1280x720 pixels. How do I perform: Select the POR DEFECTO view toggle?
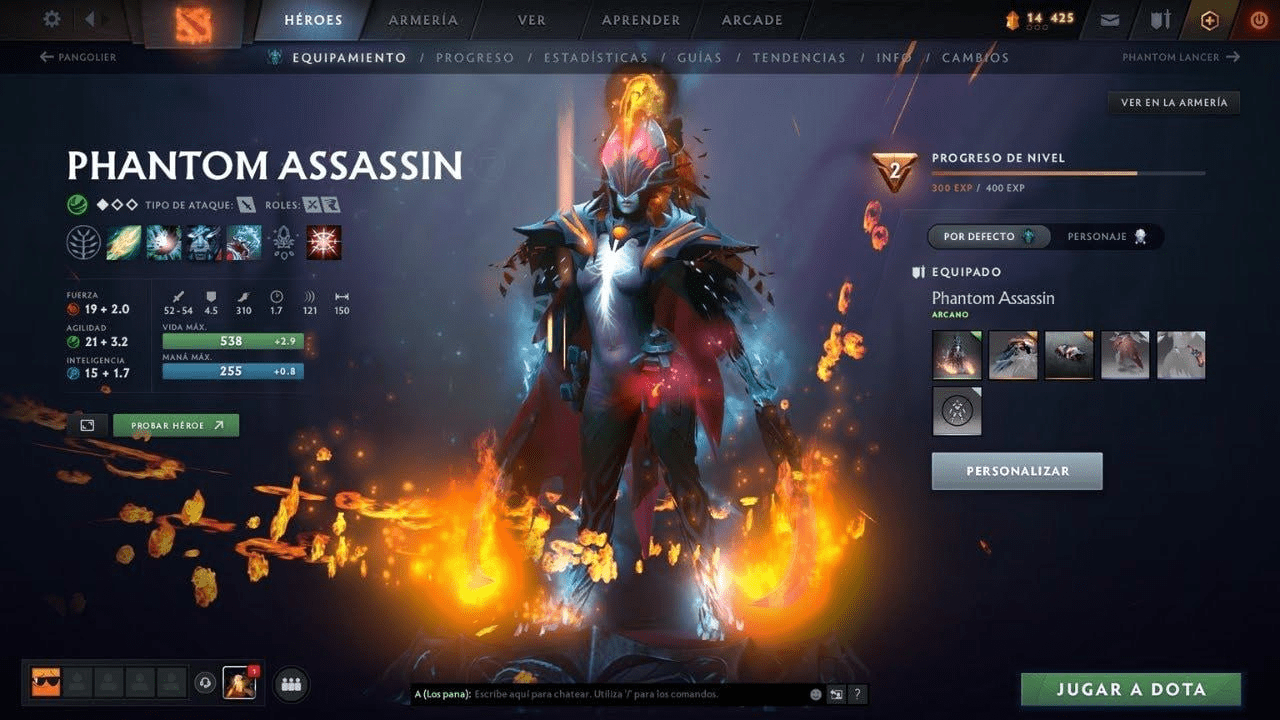[988, 237]
